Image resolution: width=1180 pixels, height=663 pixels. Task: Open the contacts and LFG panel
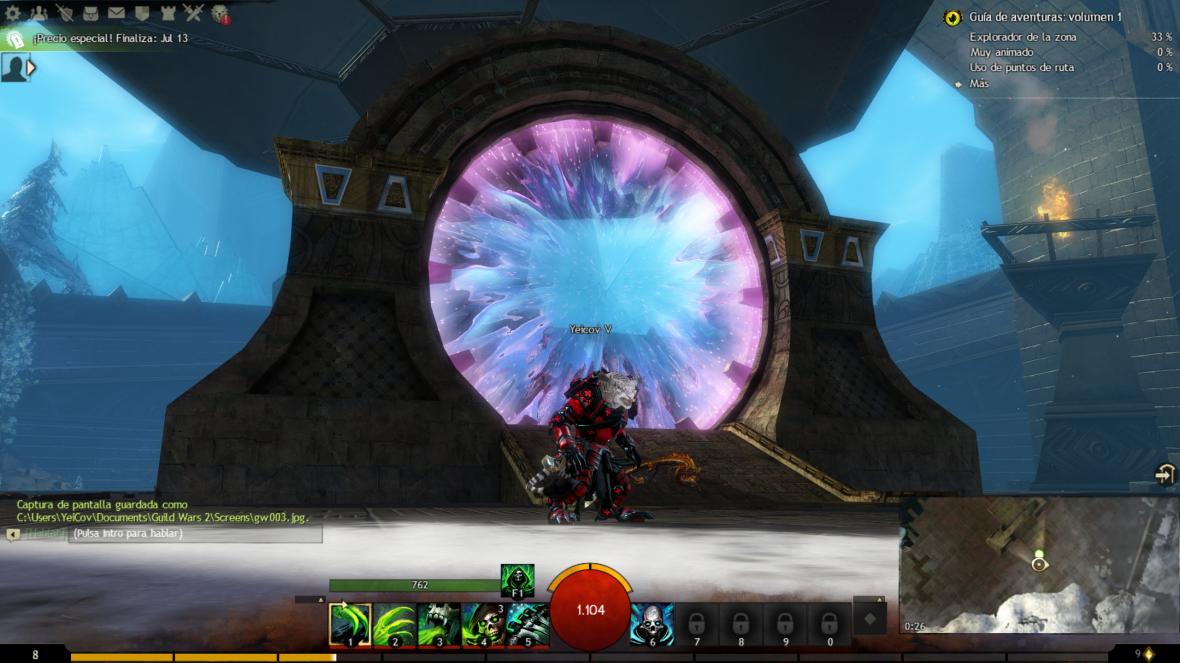pyautogui.click(x=39, y=13)
